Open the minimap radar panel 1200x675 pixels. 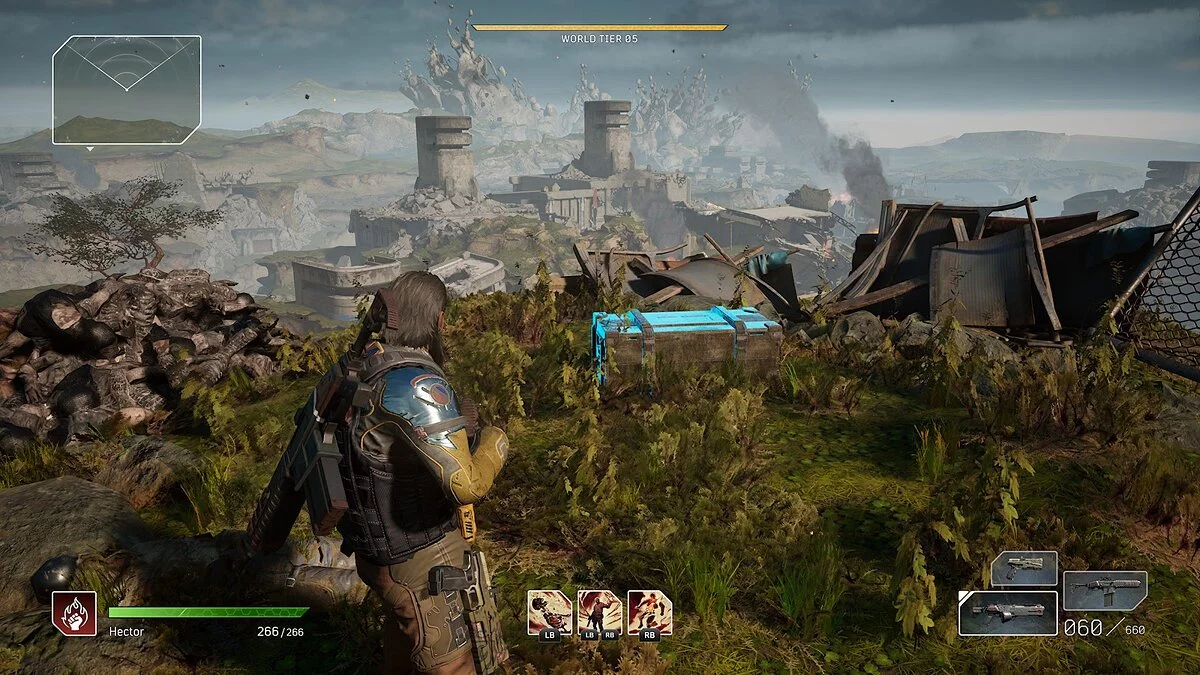coord(127,90)
